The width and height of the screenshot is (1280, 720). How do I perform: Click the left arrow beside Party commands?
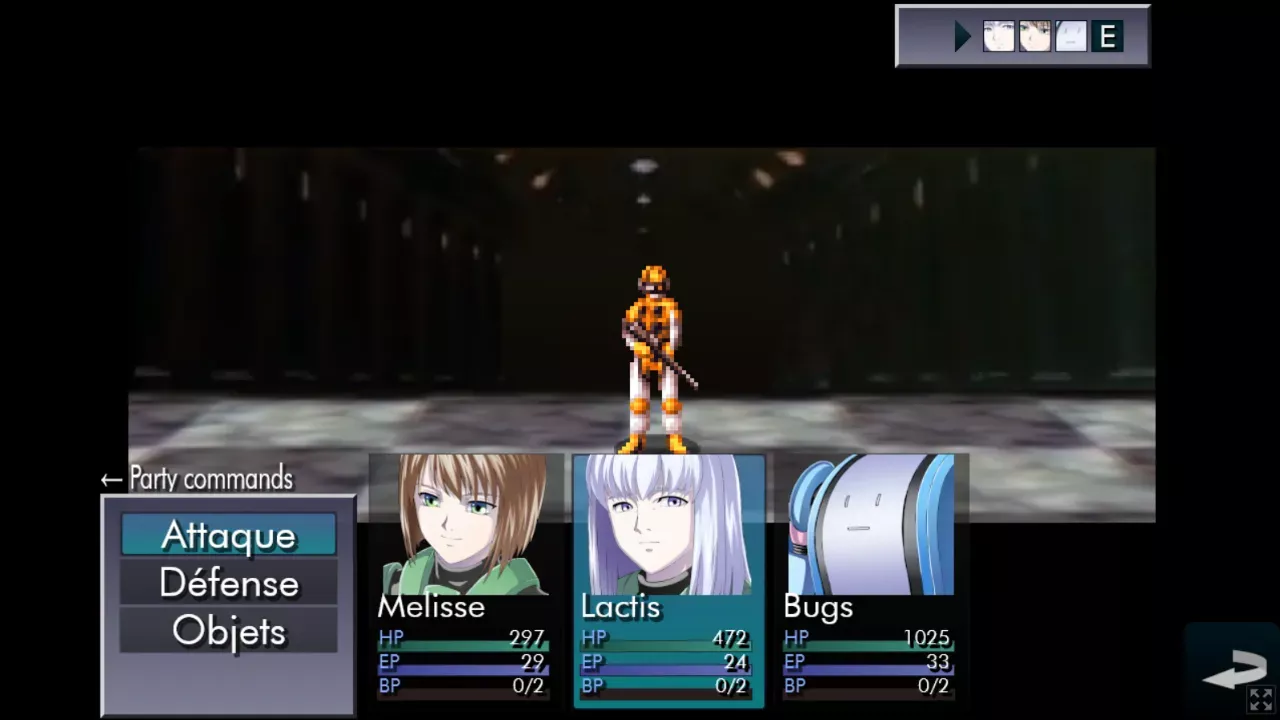point(108,478)
